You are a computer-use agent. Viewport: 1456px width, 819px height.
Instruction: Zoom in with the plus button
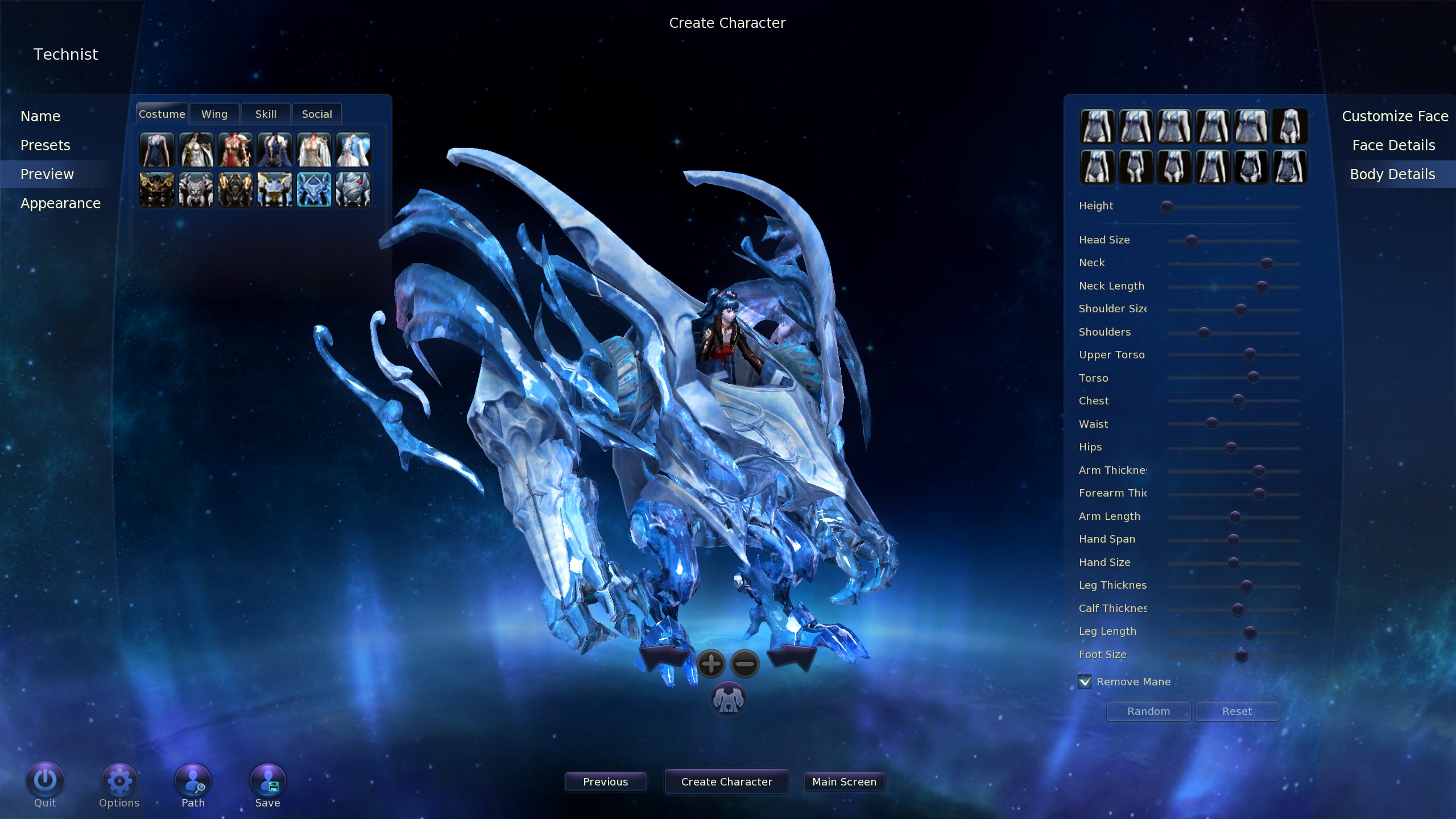pyautogui.click(x=711, y=664)
